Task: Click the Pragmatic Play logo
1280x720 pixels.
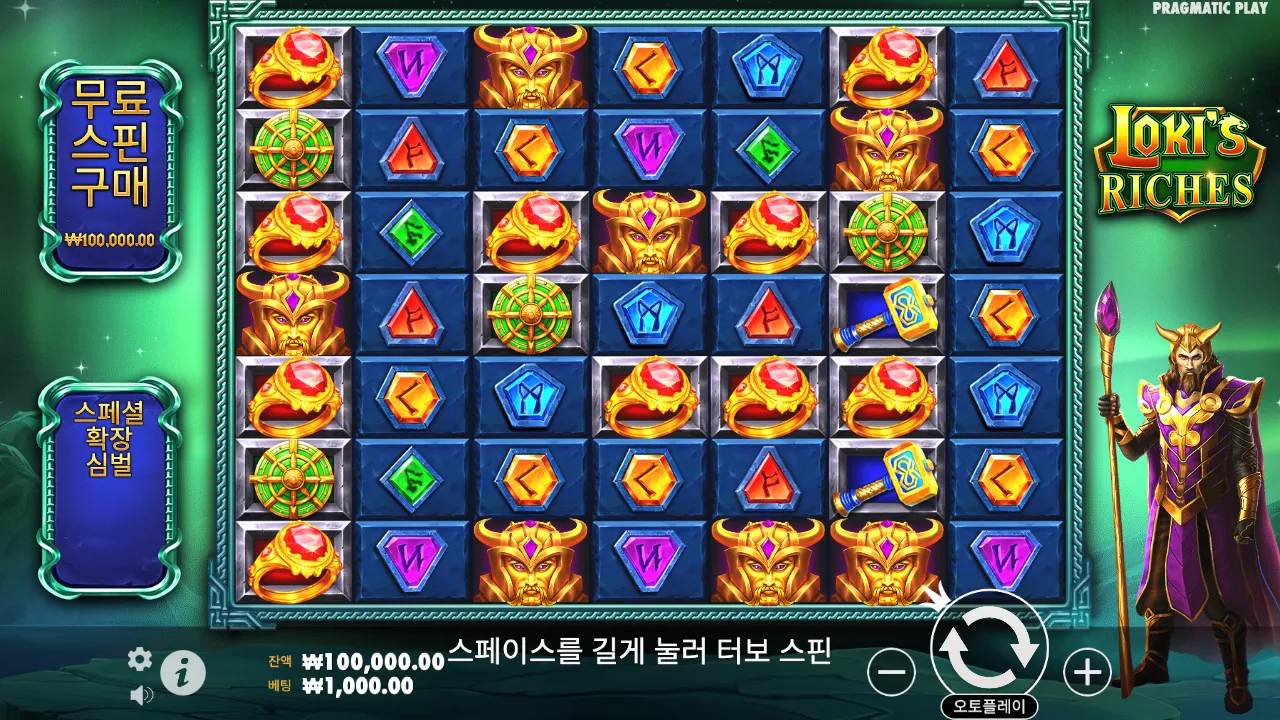Action: click(x=1206, y=8)
